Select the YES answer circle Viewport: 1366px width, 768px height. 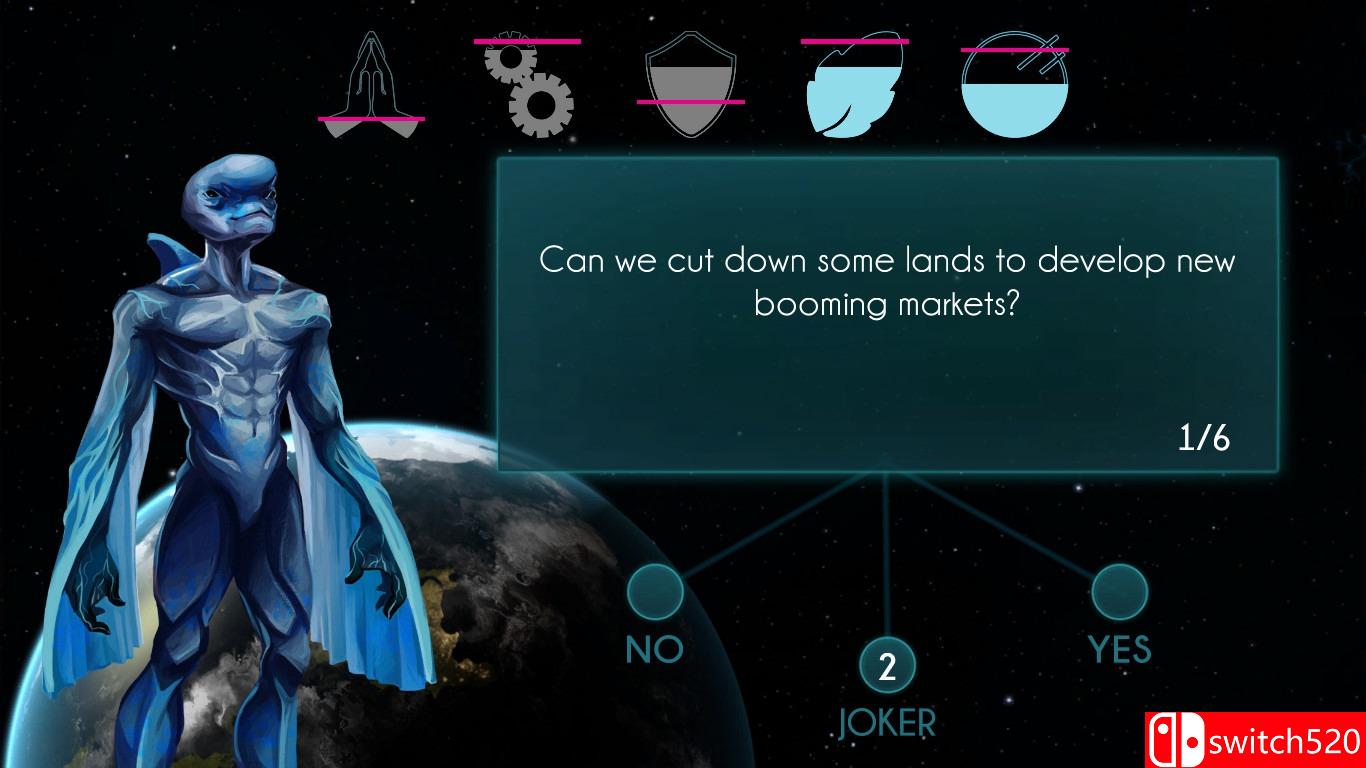point(1119,592)
